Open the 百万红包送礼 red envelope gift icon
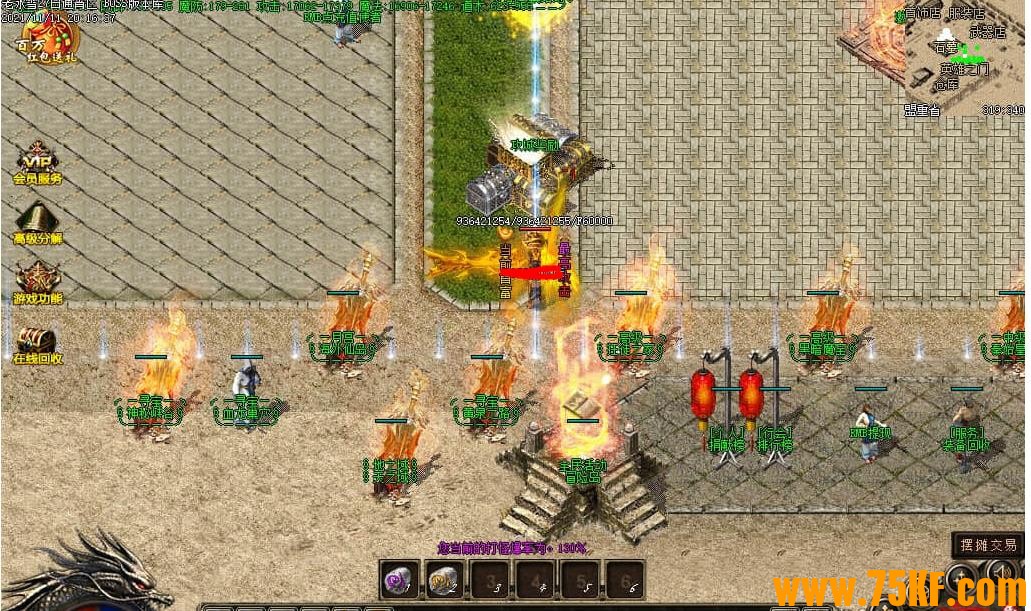Image resolution: width=1031 pixels, height=611 pixels. click(49, 40)
